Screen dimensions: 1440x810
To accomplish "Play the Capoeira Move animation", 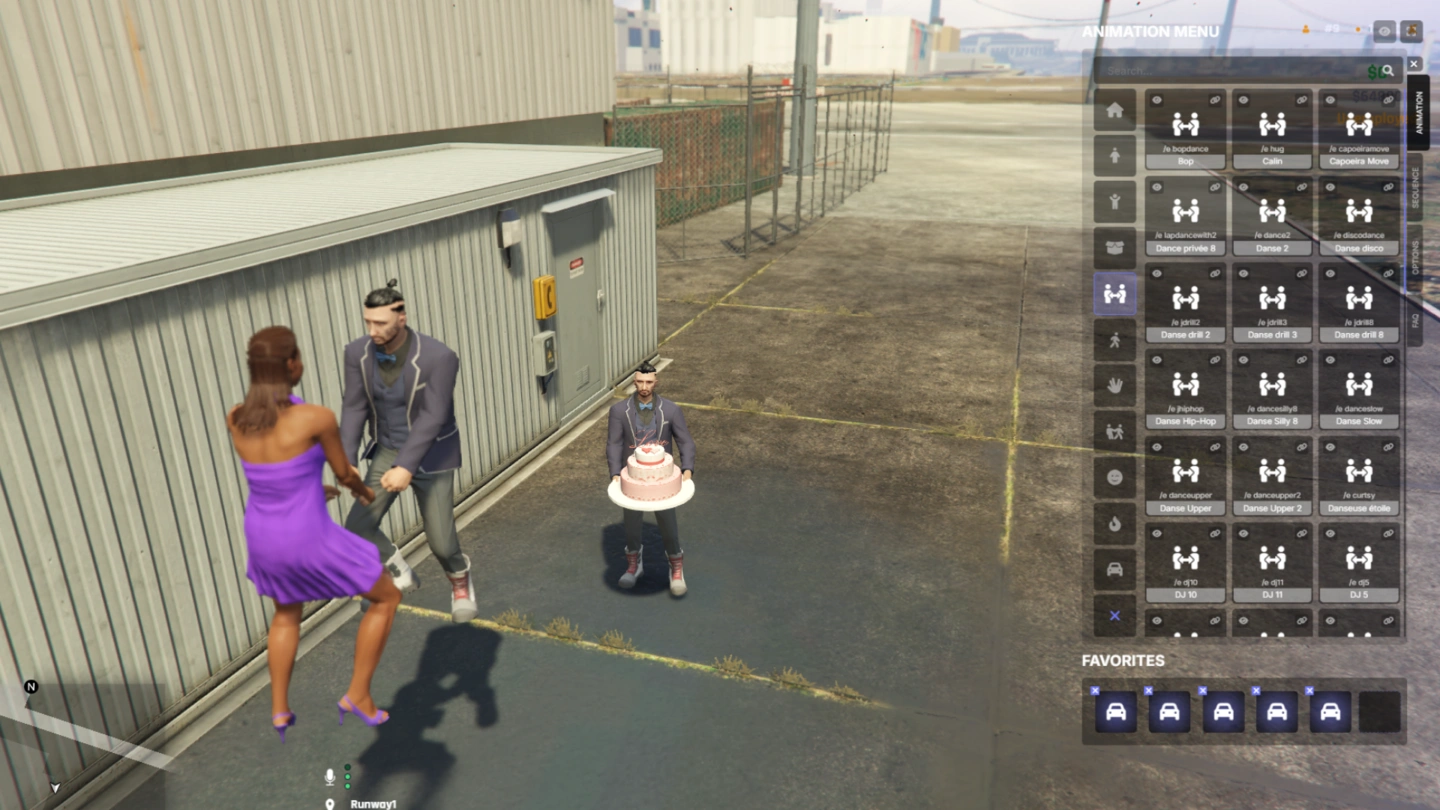I will 1359,130.
